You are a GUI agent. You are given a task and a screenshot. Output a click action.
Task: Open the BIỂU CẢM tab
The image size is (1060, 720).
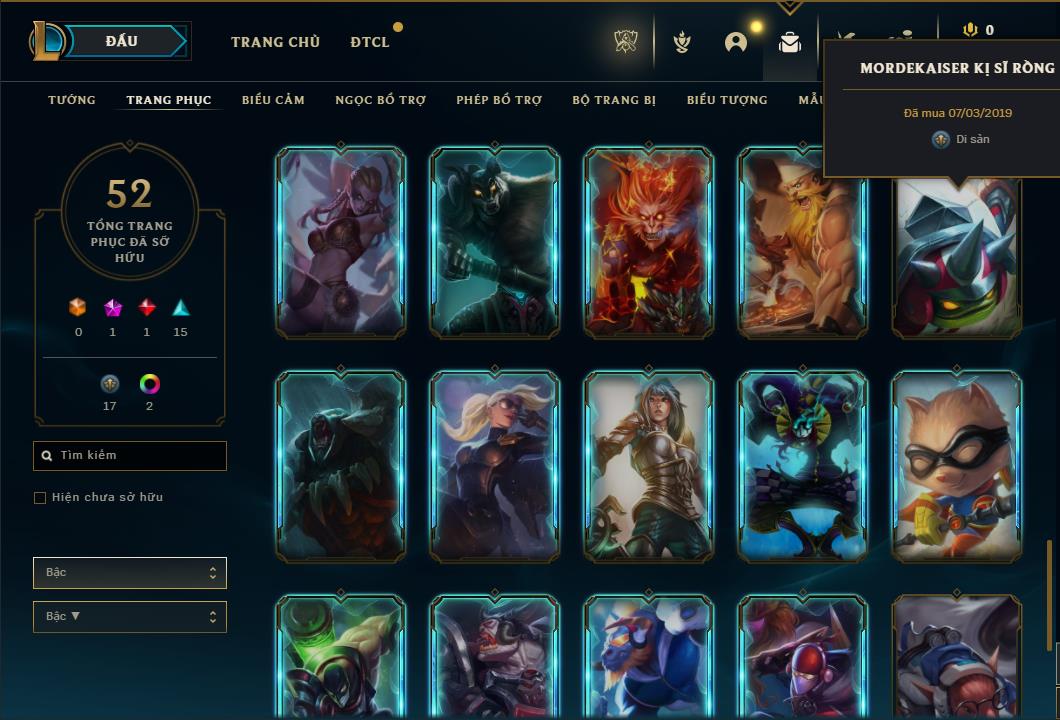coord(273,100)
